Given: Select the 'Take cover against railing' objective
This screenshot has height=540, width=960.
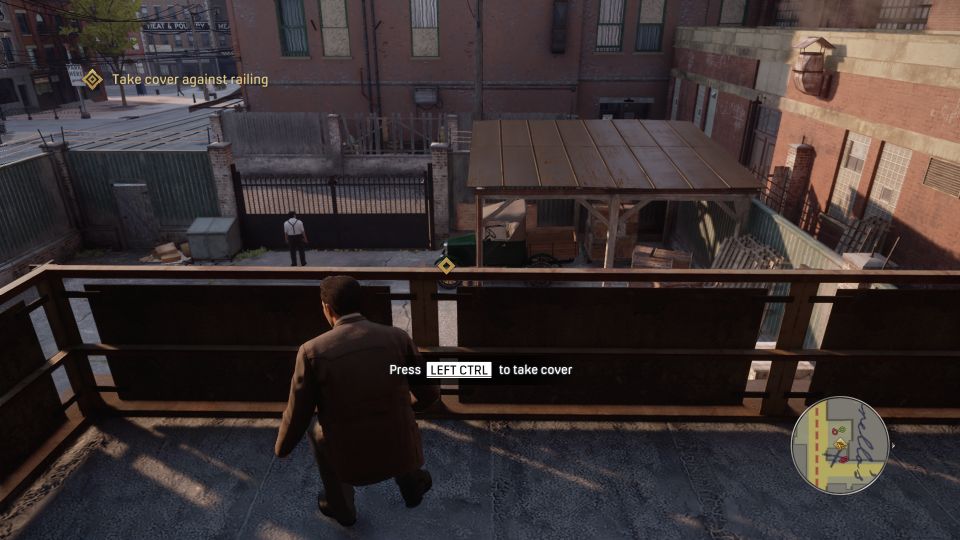Looking at the screenshot, I should point(189,79).
